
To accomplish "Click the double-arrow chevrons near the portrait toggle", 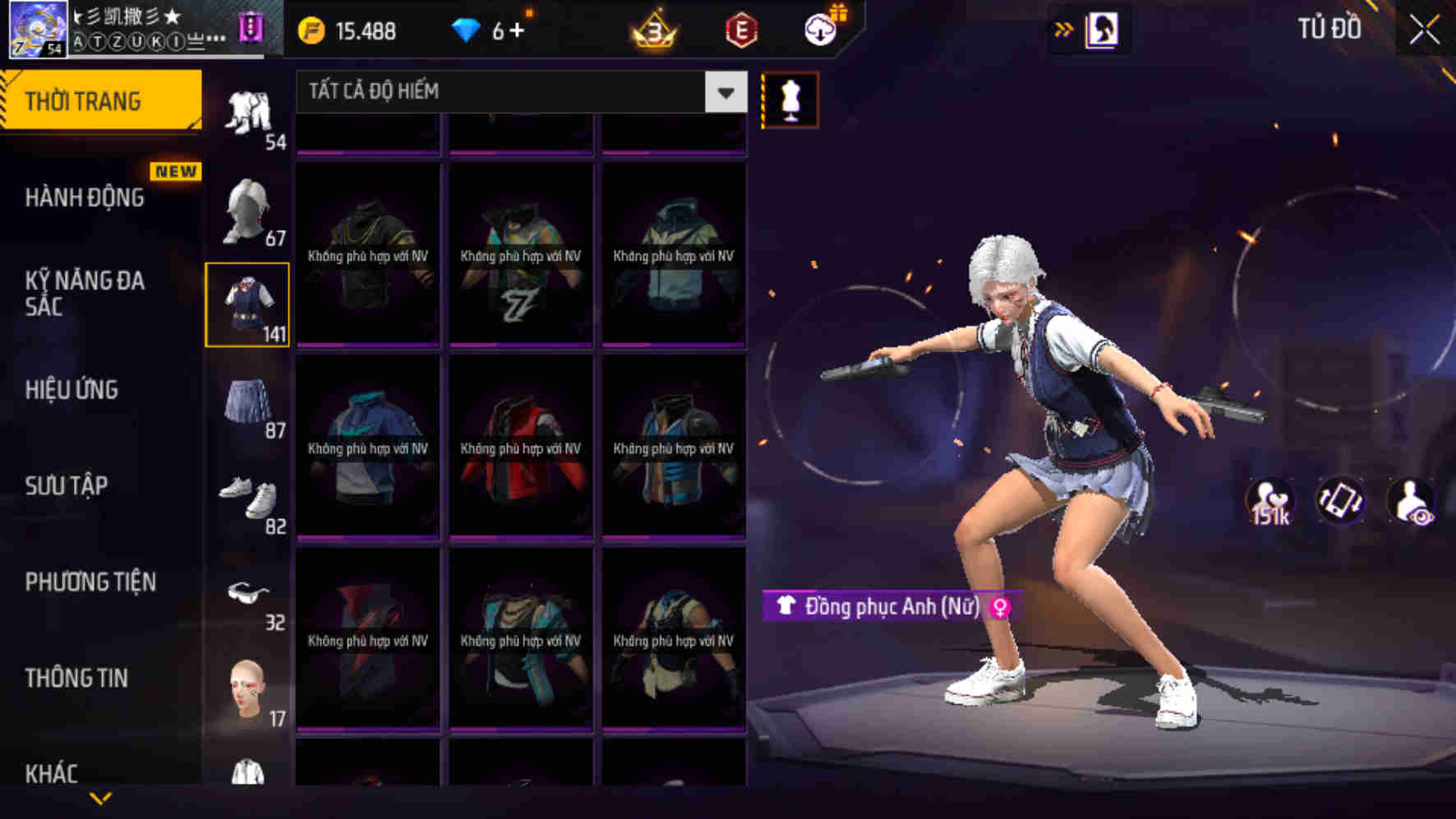I will pos(1064,27).
